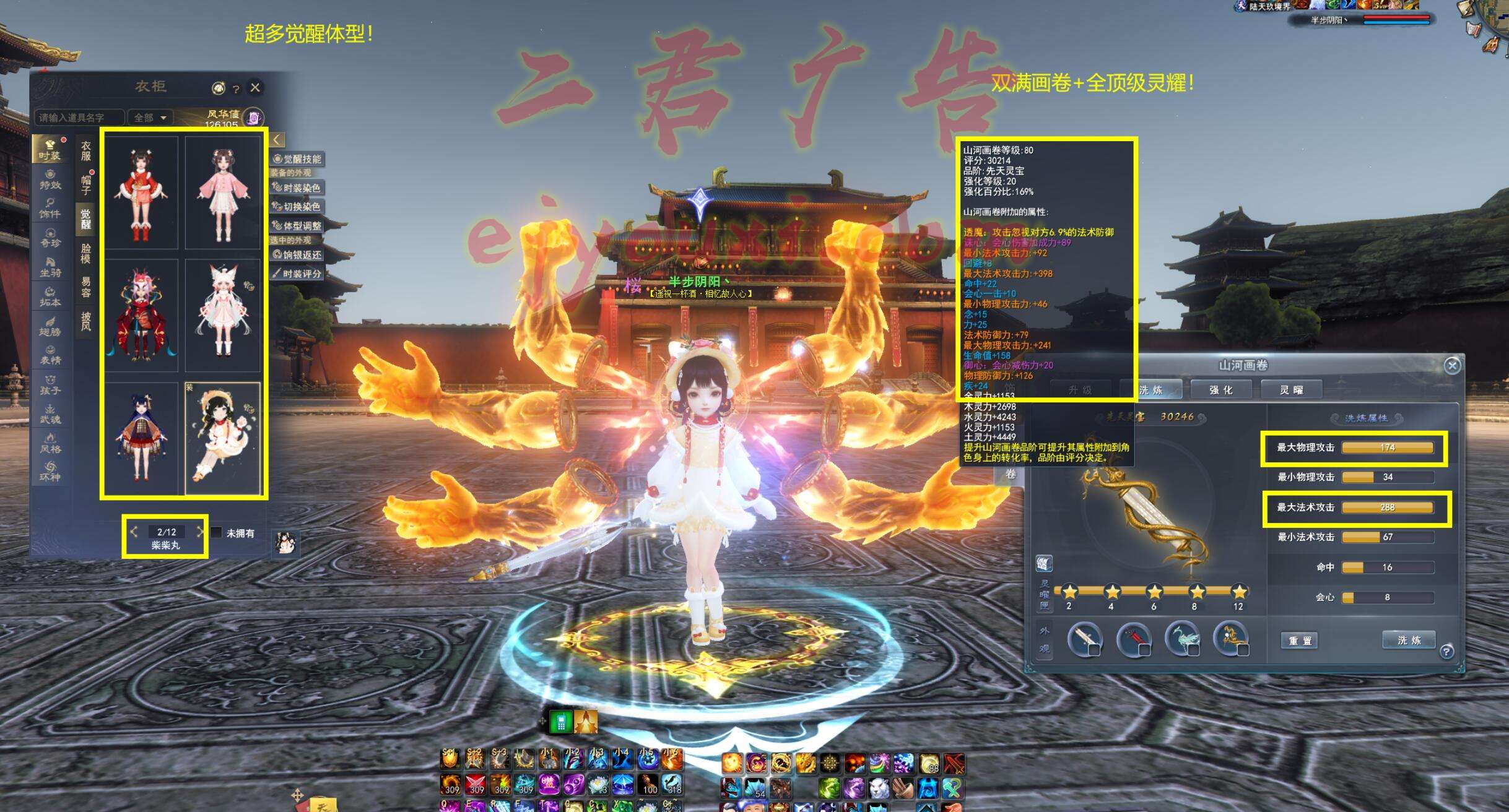
Task: Select the 坐骑 mount category
Action: point(50,267)
